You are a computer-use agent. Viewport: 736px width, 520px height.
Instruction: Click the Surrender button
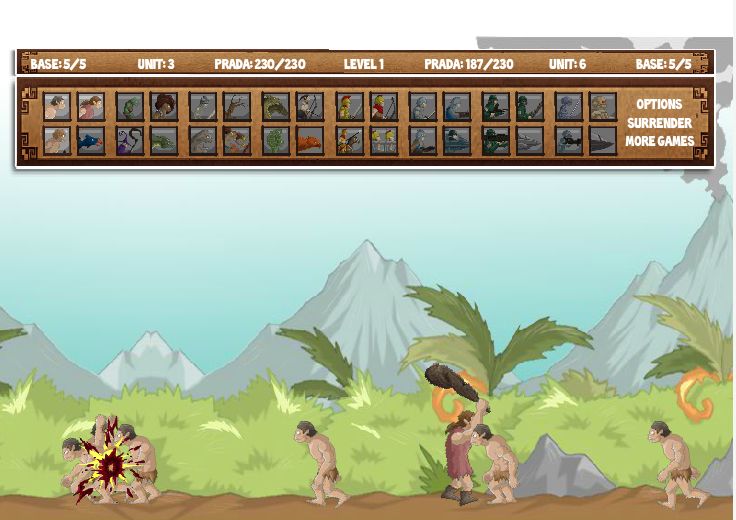click(659, 123)
